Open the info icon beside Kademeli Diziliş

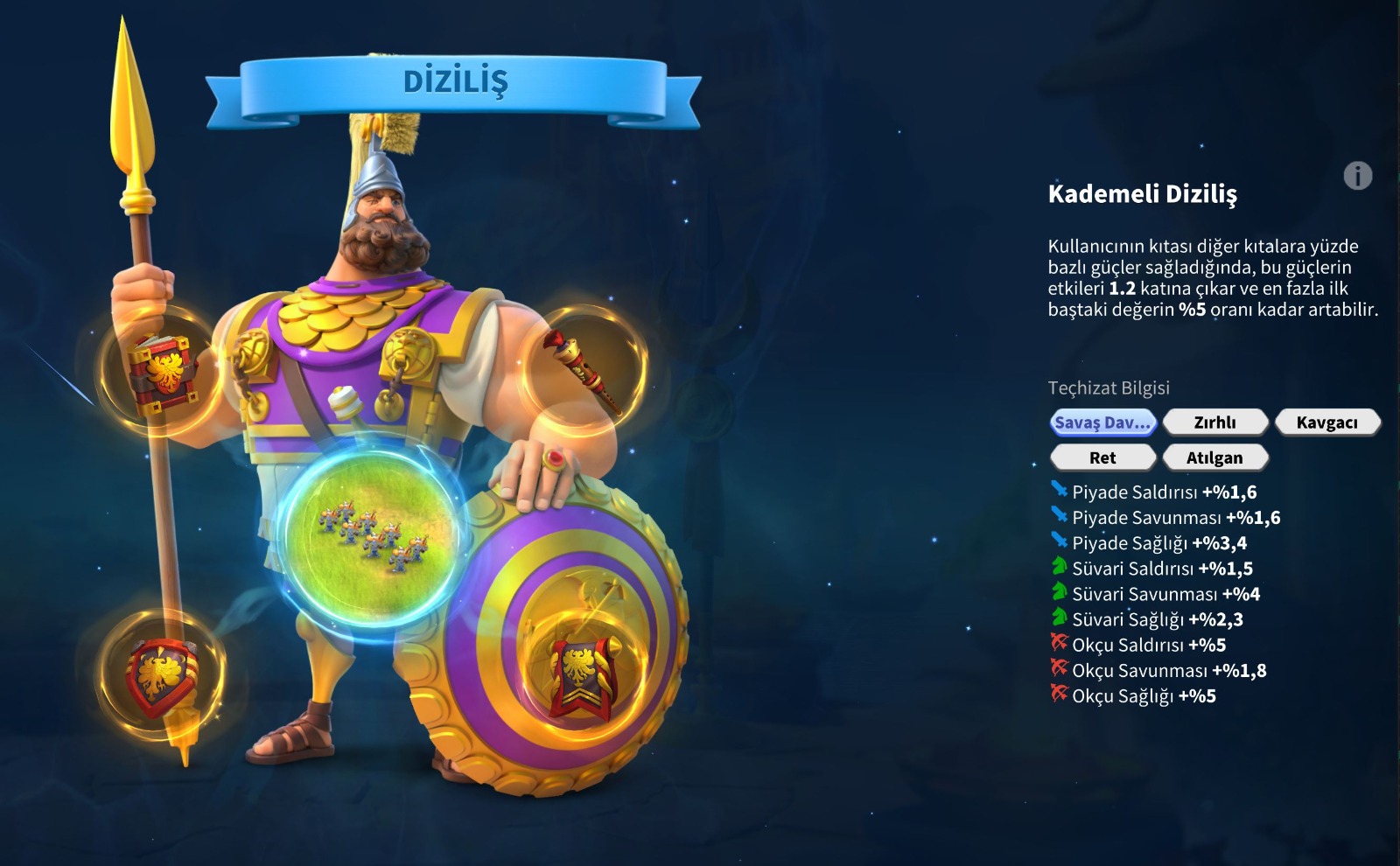1357,176
